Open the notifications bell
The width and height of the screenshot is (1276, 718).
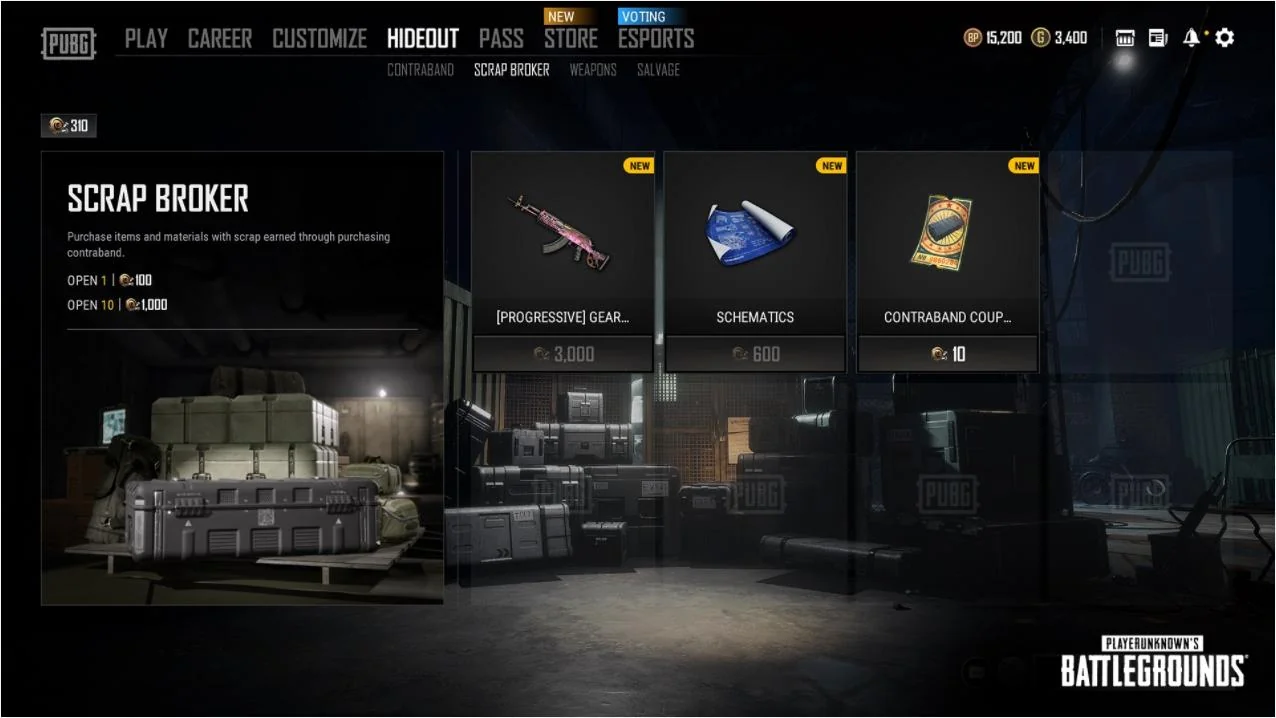pyautogui.click(x=1191, y=38)
